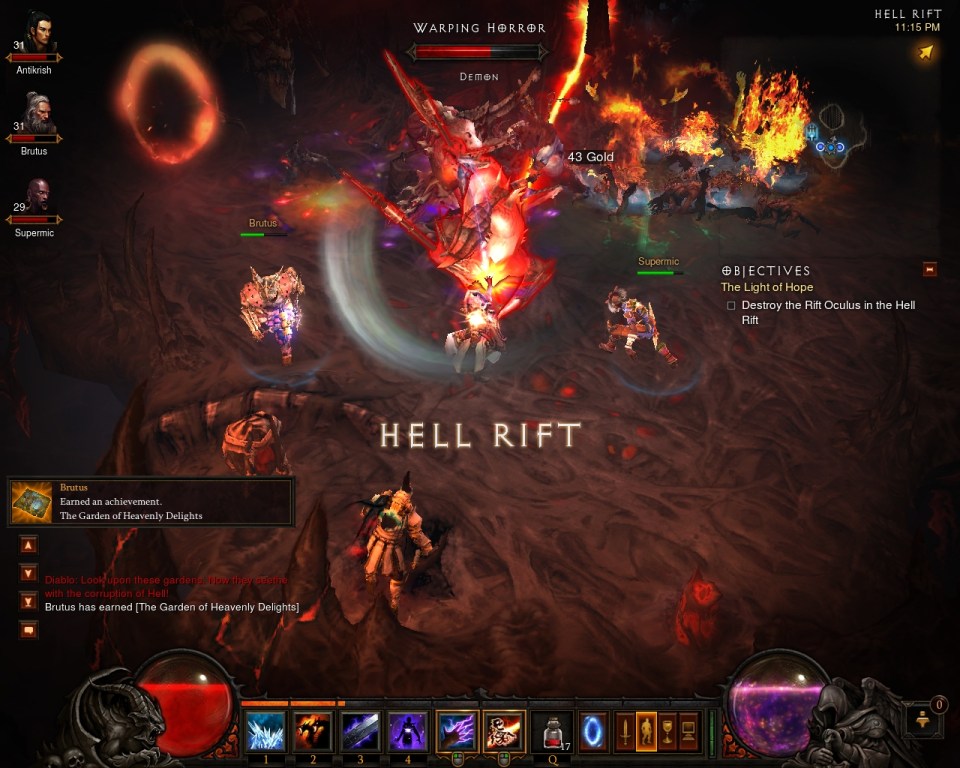Collapse the Objectives tracker
Viewport: 960px width, 768px height.
930,269
